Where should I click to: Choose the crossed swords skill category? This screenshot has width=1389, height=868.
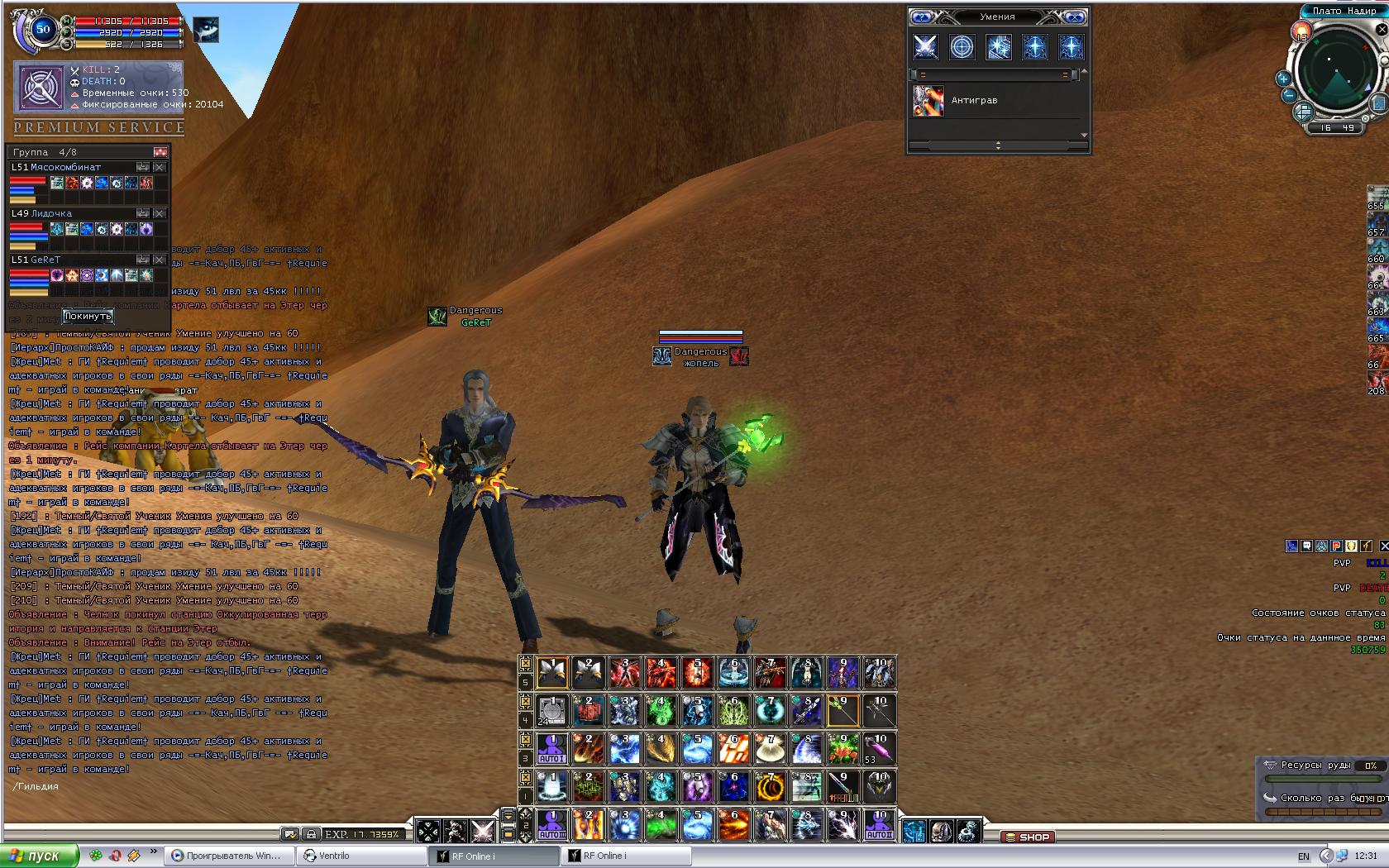click(x=925, y=47)
